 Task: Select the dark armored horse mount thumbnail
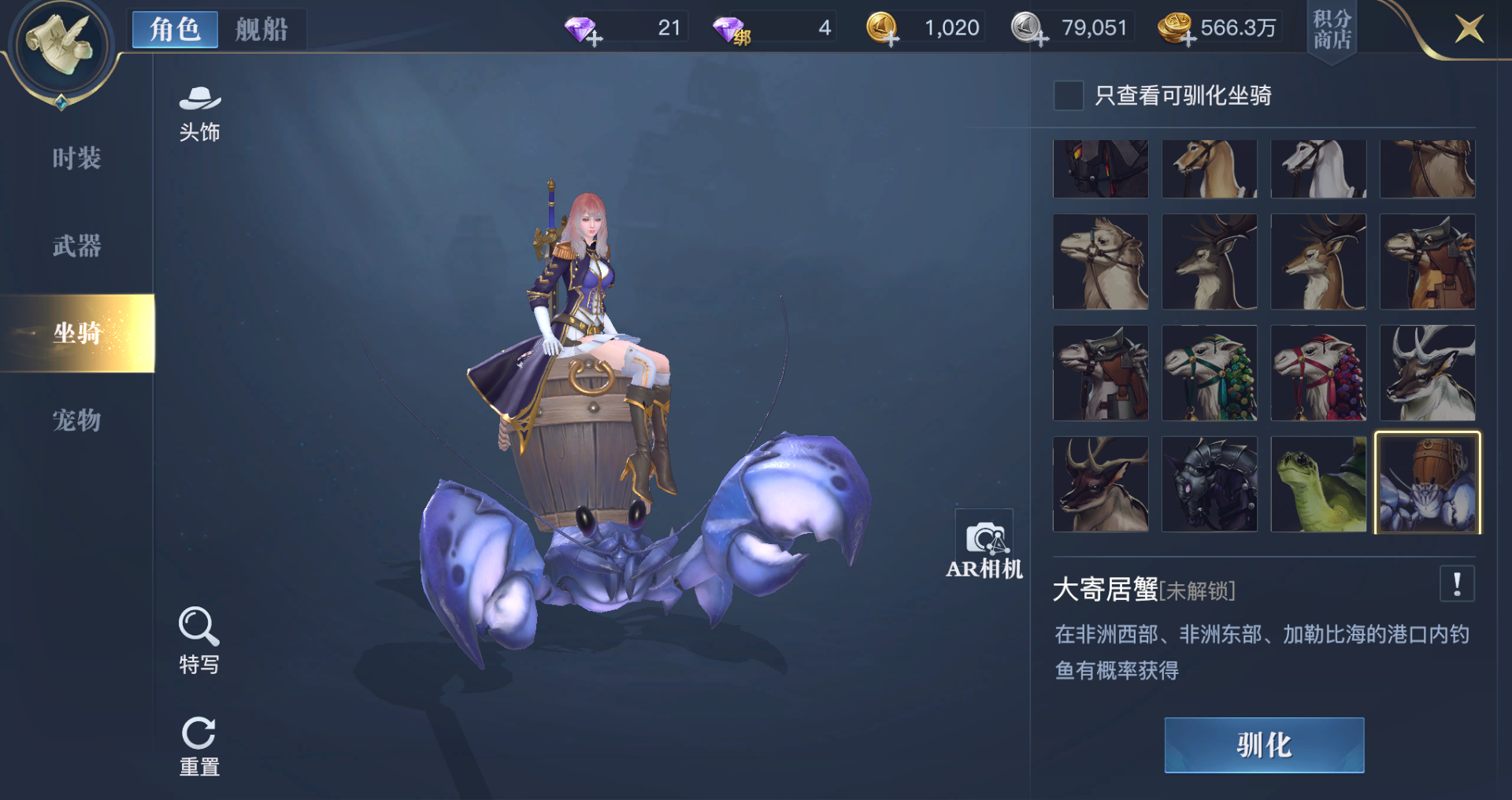[x=1210, y=483]
